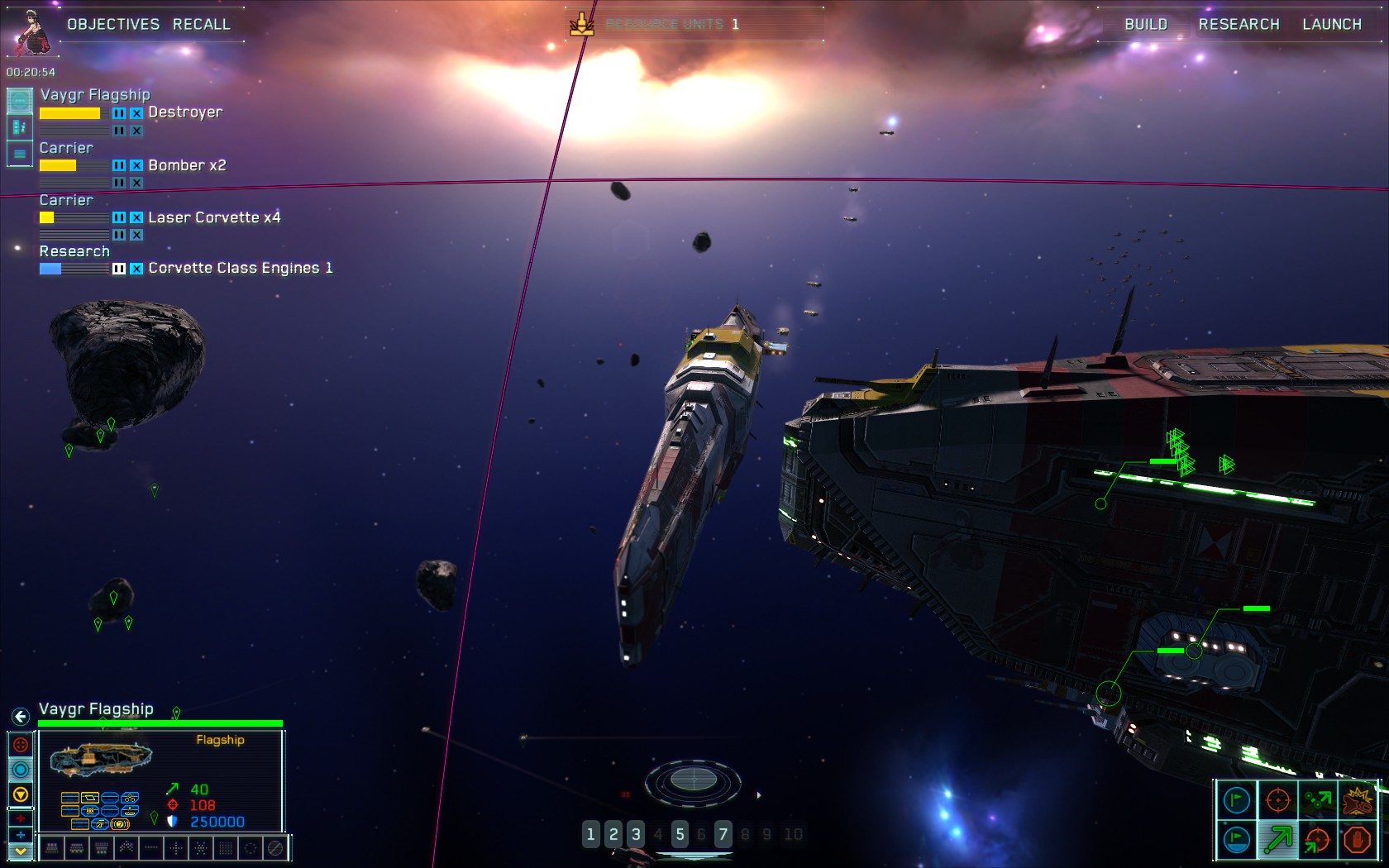Choose the waypoint move command icon
This screenshot has height=868, width=1389.
(x=1318, y=800)
